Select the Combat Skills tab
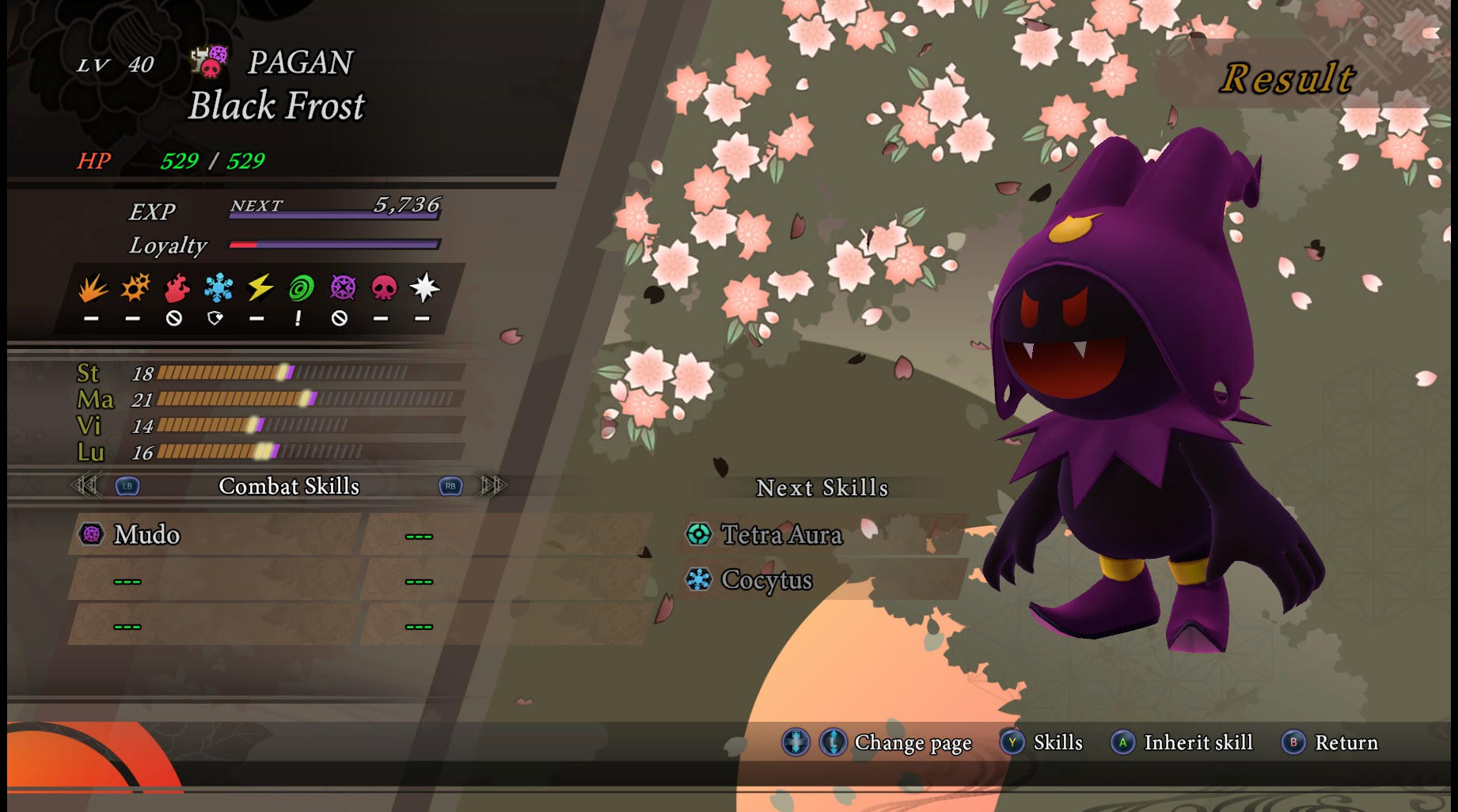This screenshot has width=1458, height=812. point(290,488)
